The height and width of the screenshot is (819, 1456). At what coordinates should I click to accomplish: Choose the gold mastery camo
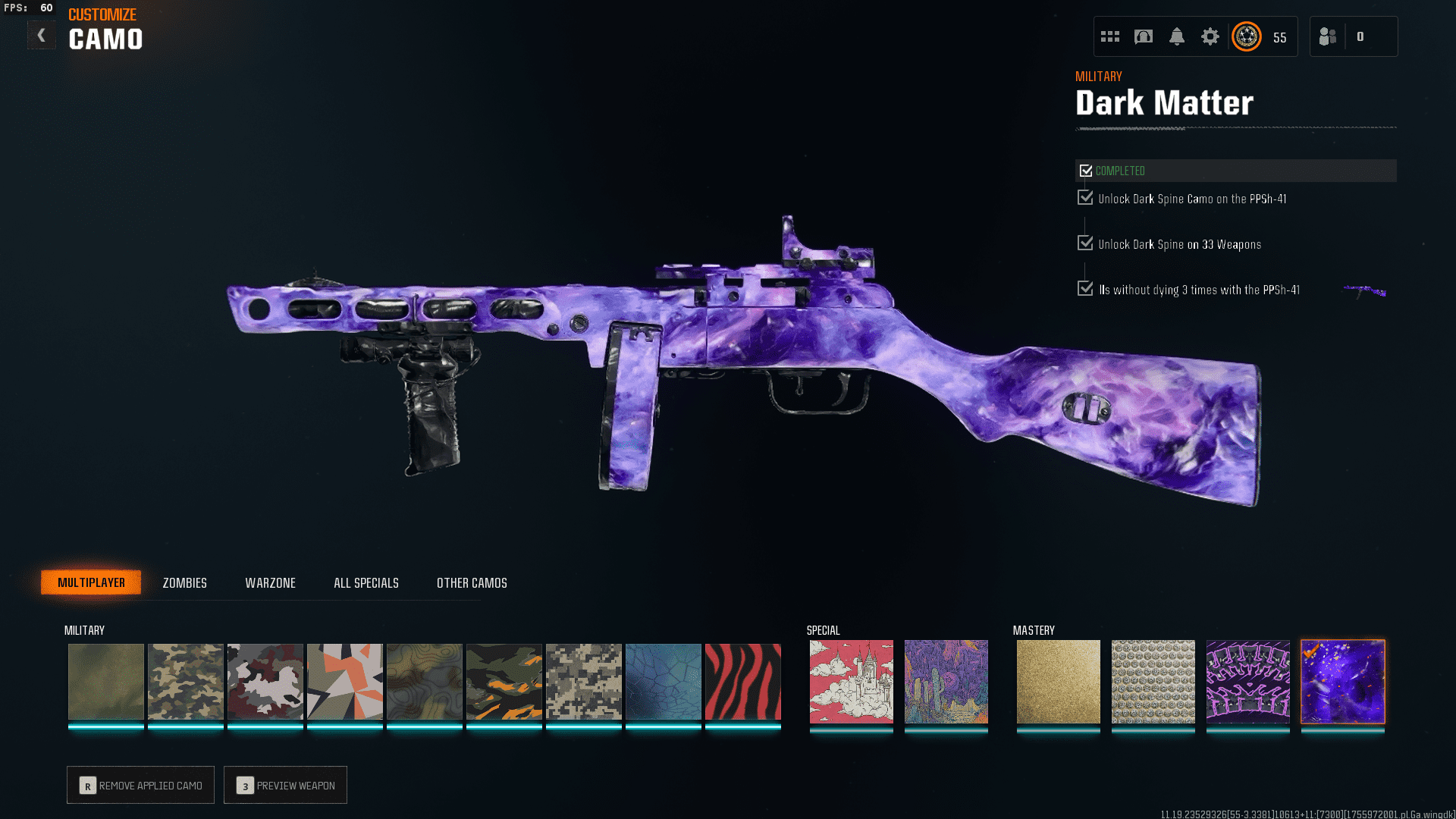pos(1058,682)
